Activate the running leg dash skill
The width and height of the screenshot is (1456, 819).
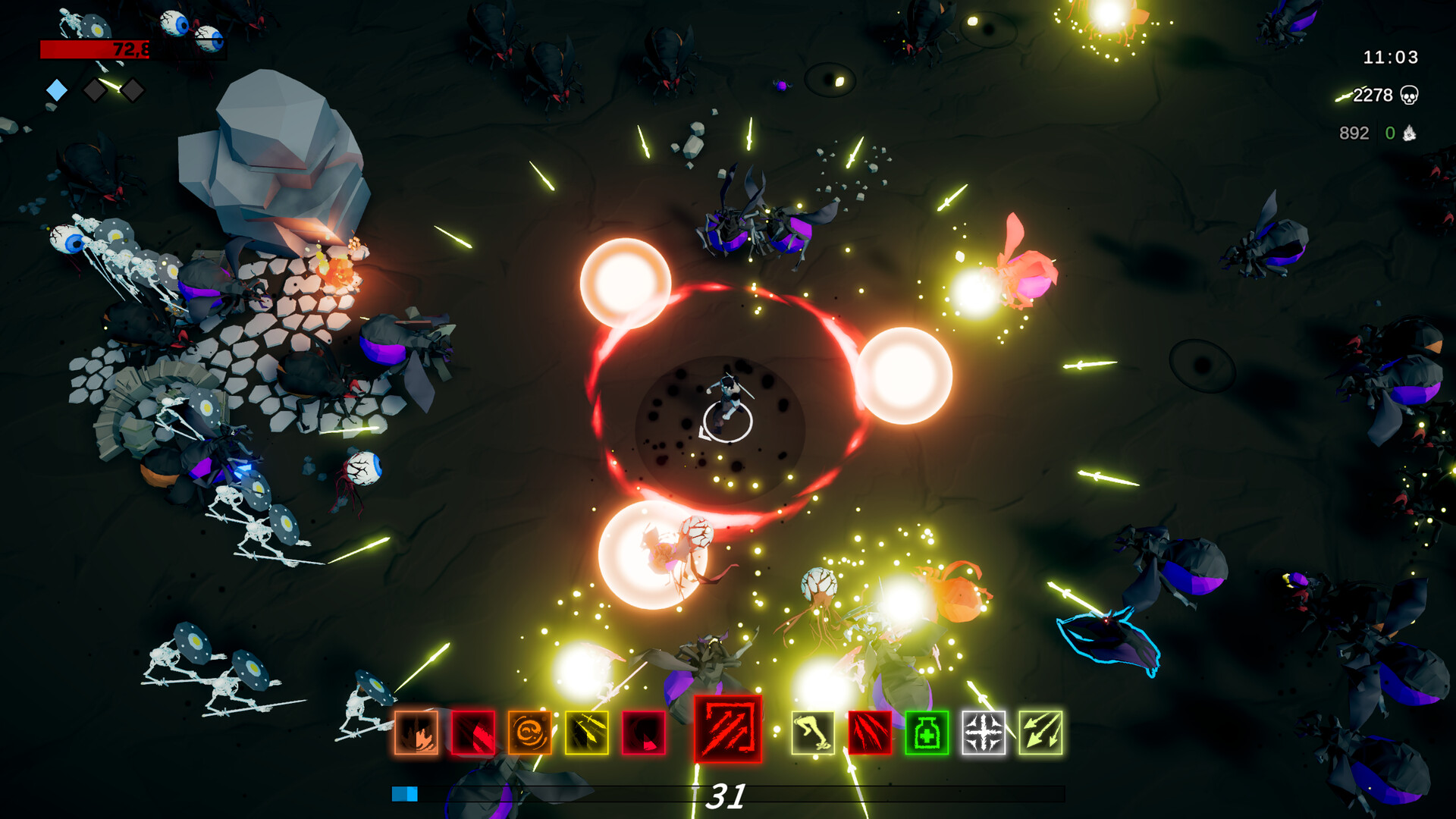(x=813, y=733)
